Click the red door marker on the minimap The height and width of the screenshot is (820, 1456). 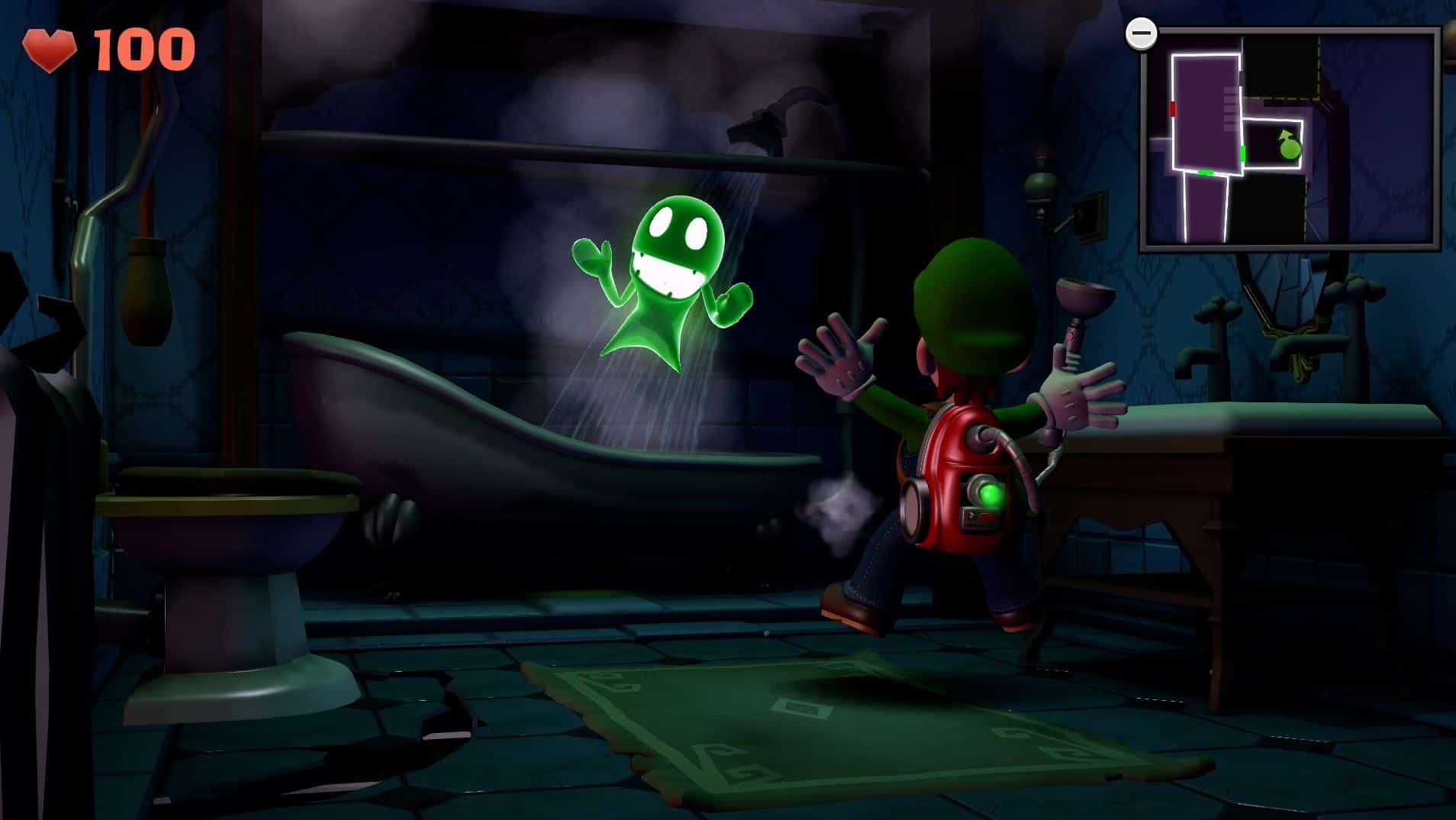pos(1172,110)
